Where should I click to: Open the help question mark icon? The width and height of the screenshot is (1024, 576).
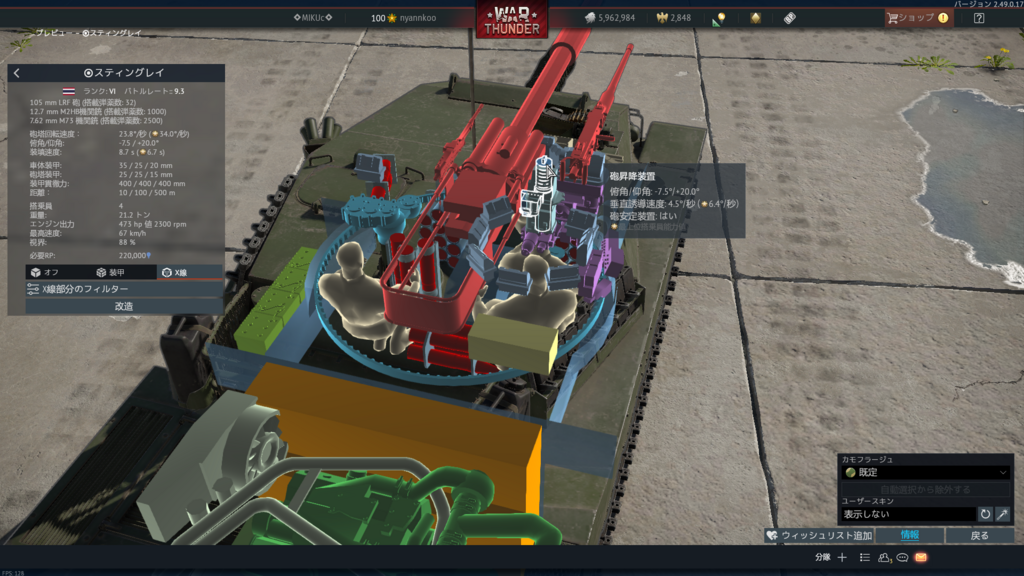pyautogui.click(x=979, y=18)
